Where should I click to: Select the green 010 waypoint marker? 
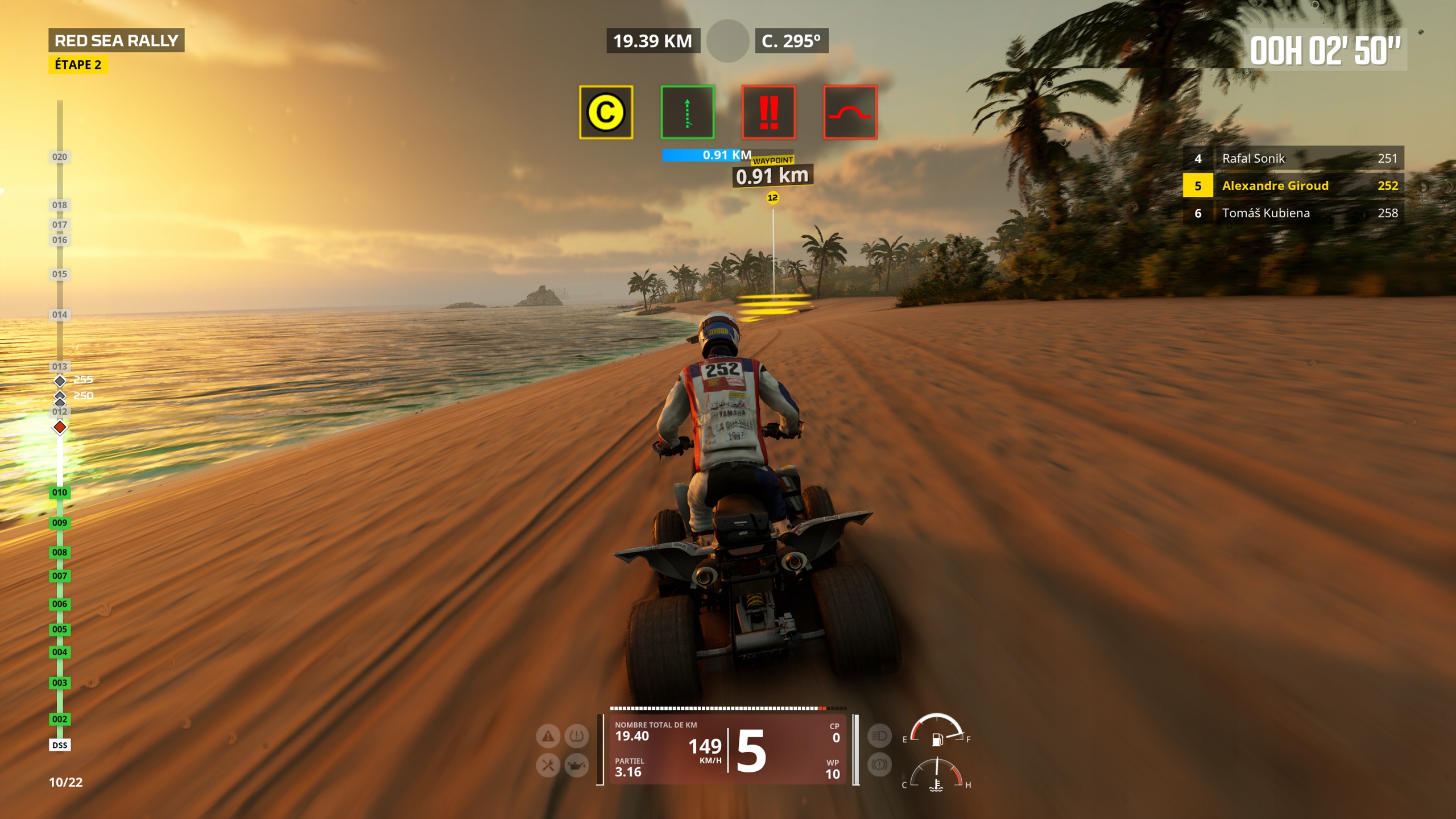(60, 493)
